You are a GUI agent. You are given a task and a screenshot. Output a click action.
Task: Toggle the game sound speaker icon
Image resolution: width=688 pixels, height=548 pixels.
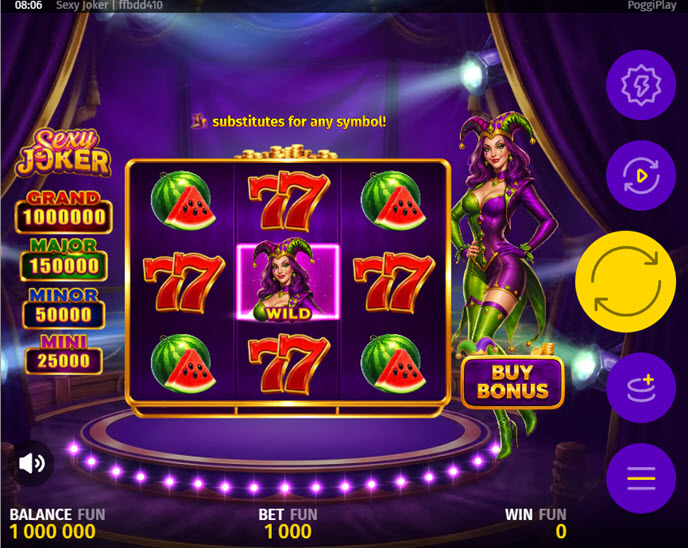pos(32,463)
